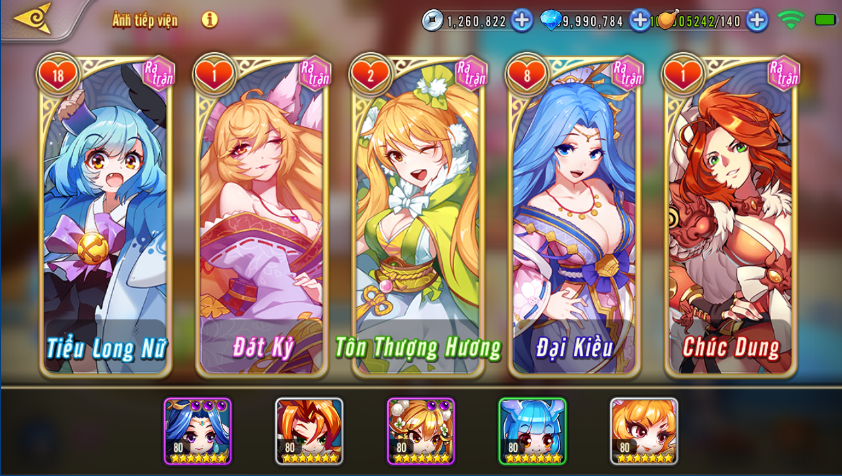Add silver coins with the plus button
842x476 pixels.
tap(522, 20)
